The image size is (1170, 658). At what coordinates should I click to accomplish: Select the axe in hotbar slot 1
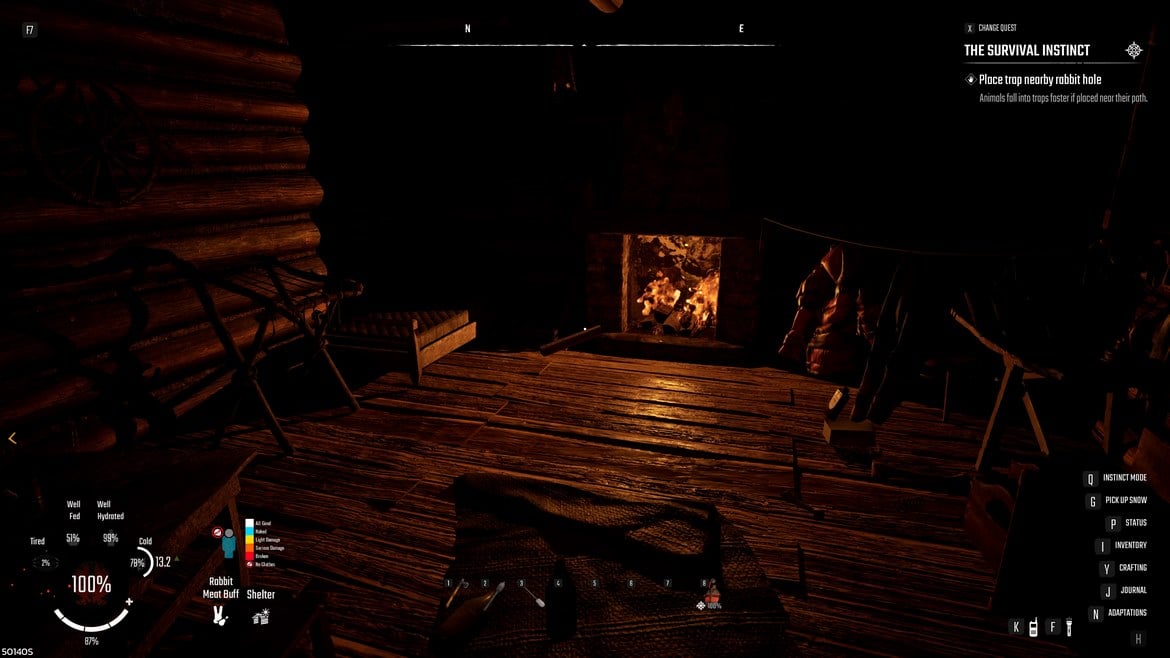click(x=455, y=596)
